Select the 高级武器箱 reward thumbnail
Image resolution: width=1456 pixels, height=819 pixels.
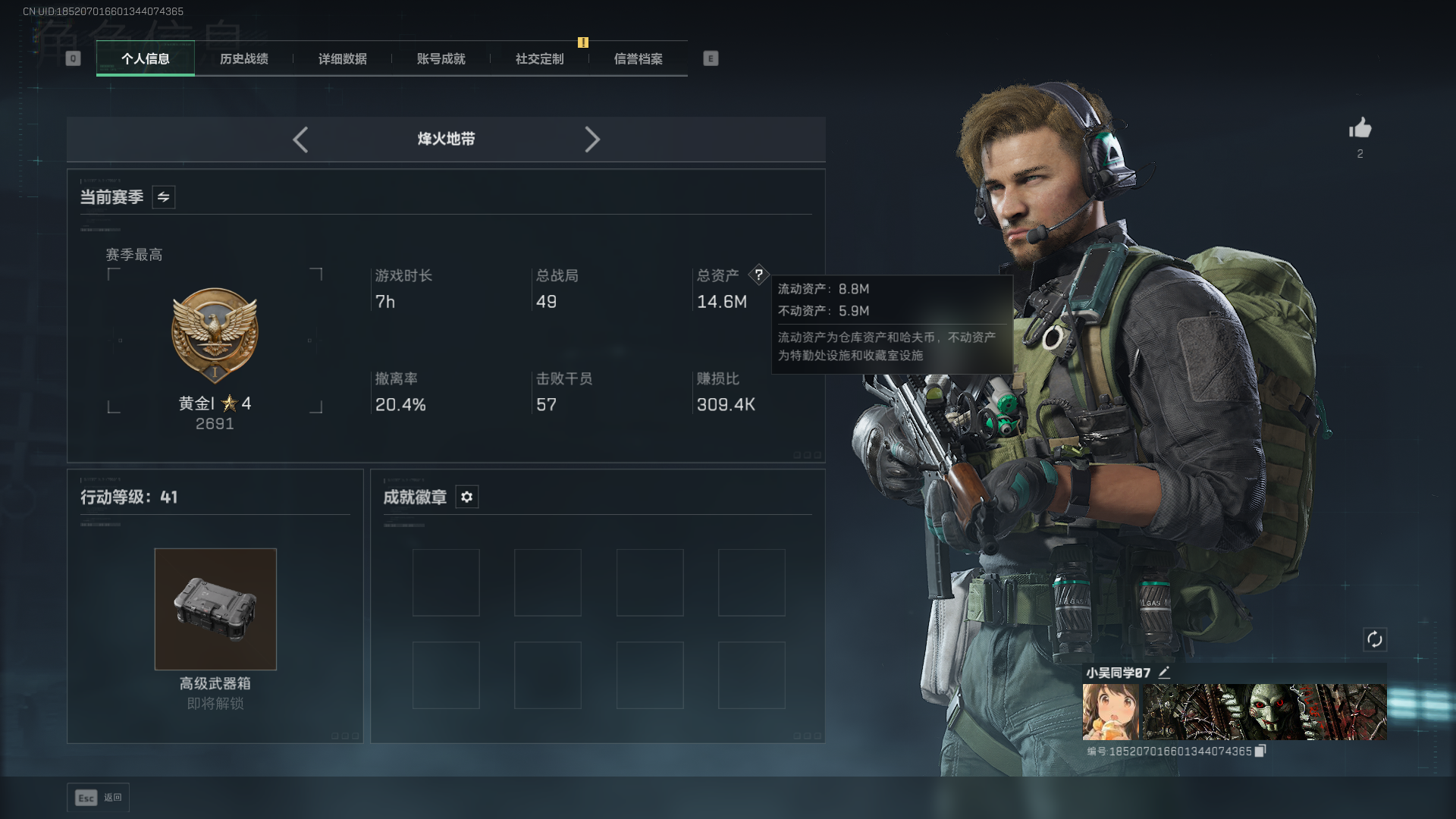click(215, 609)
